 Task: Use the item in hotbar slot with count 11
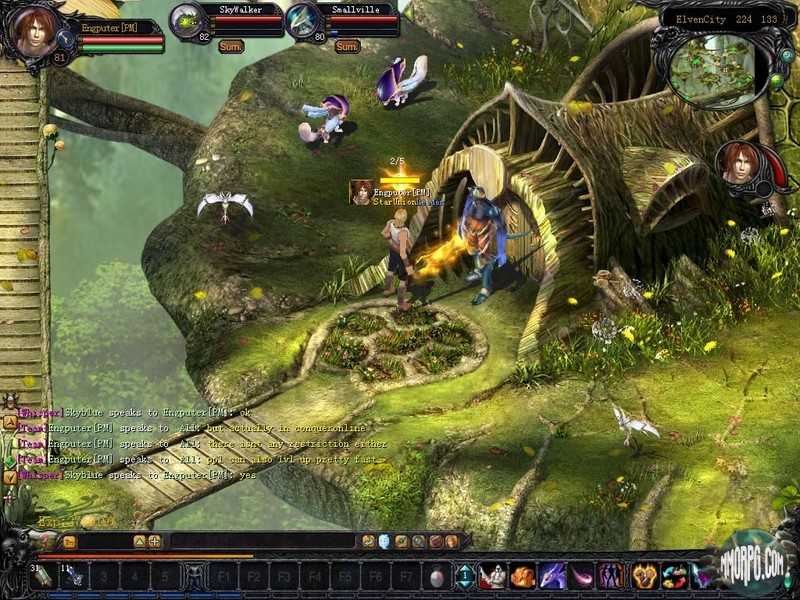point(74,577)
